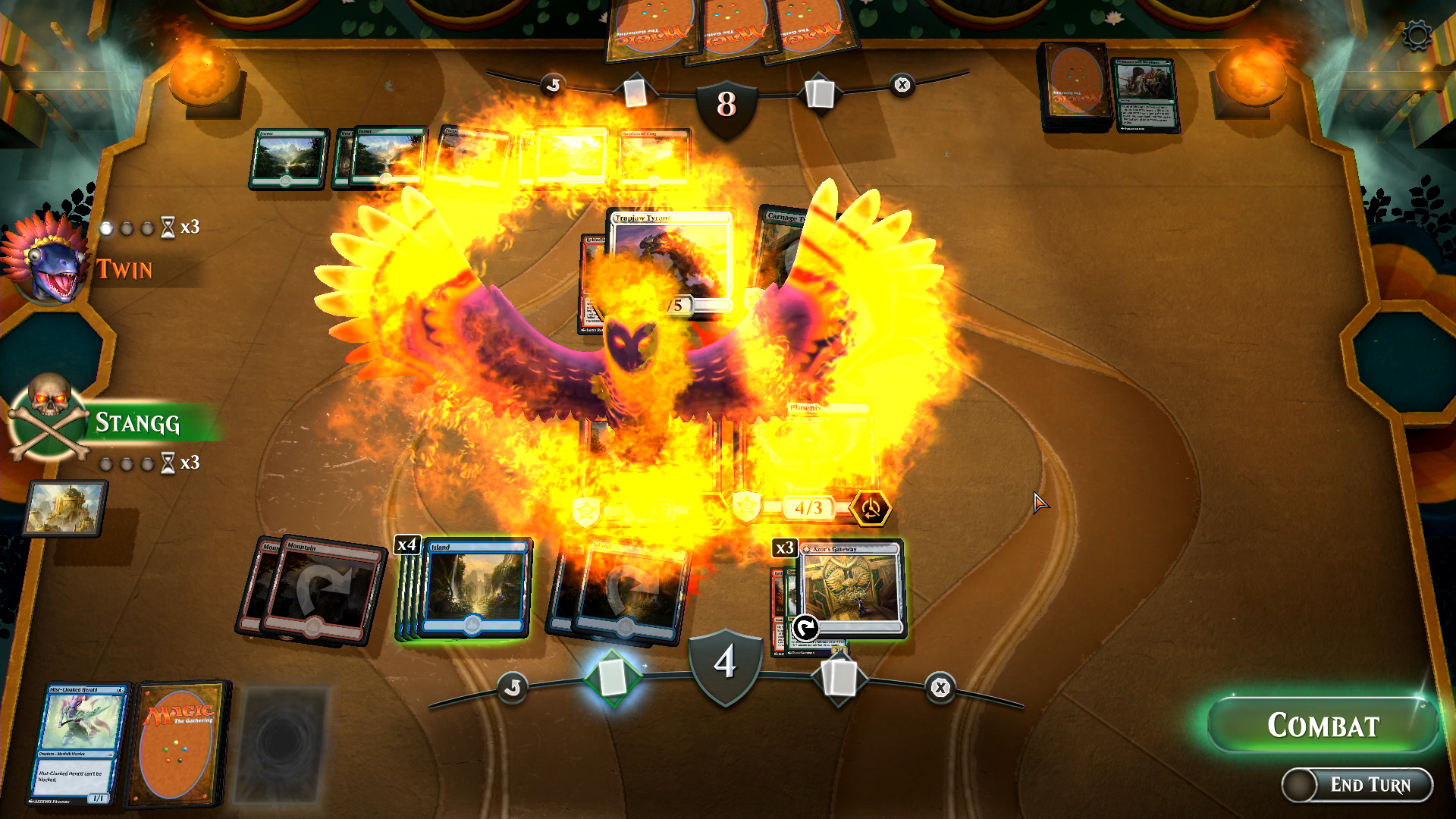Open the settings gear icon
The image size is (1456, 819).
pos(1417,36)
